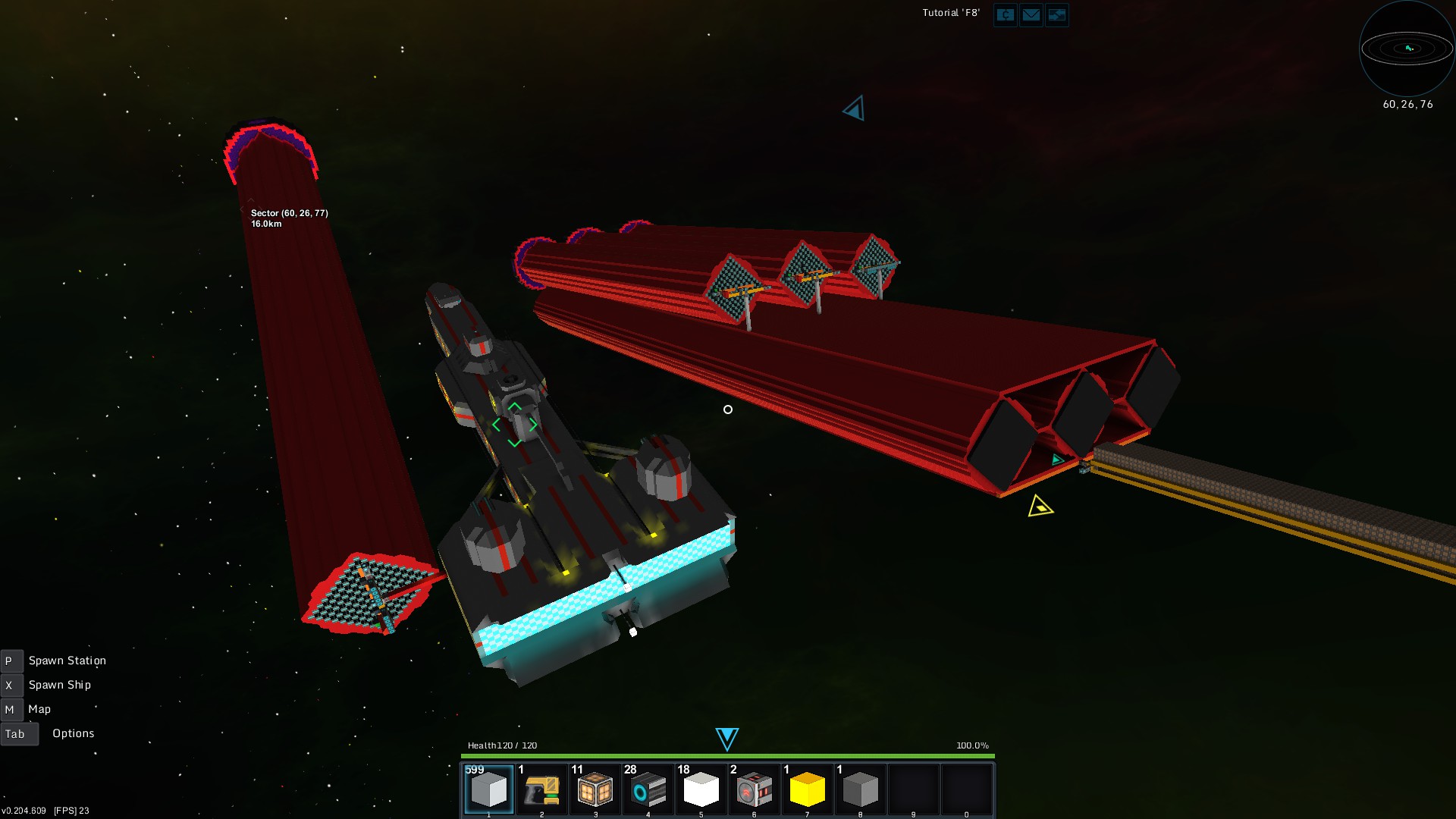Screen dimensions: 1456x819
Task: Click Spawn Ship in the left panel
Action: 59,684
